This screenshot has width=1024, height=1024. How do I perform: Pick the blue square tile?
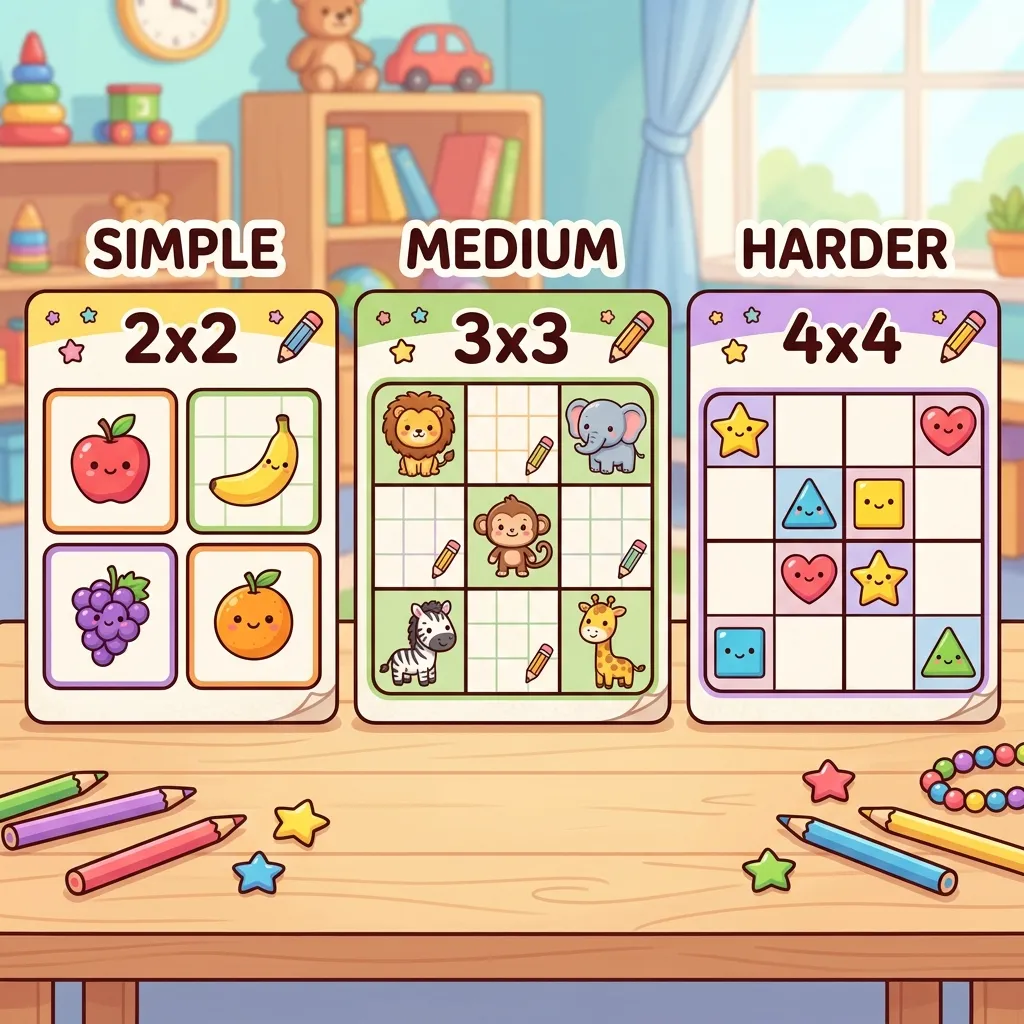(x=740, y=652)
